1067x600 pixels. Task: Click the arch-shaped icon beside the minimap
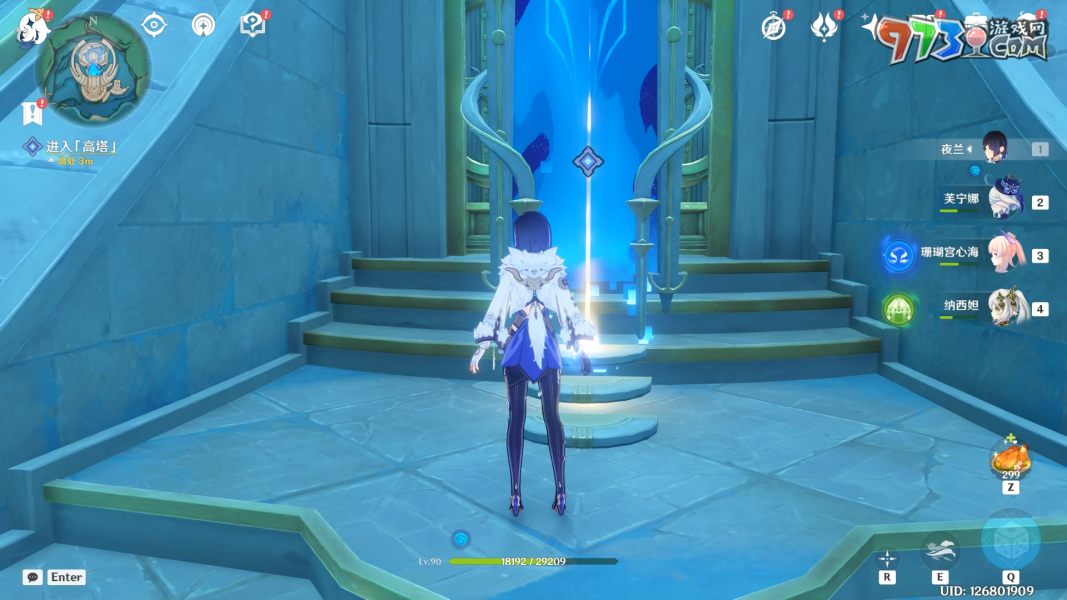pos(203,25)
